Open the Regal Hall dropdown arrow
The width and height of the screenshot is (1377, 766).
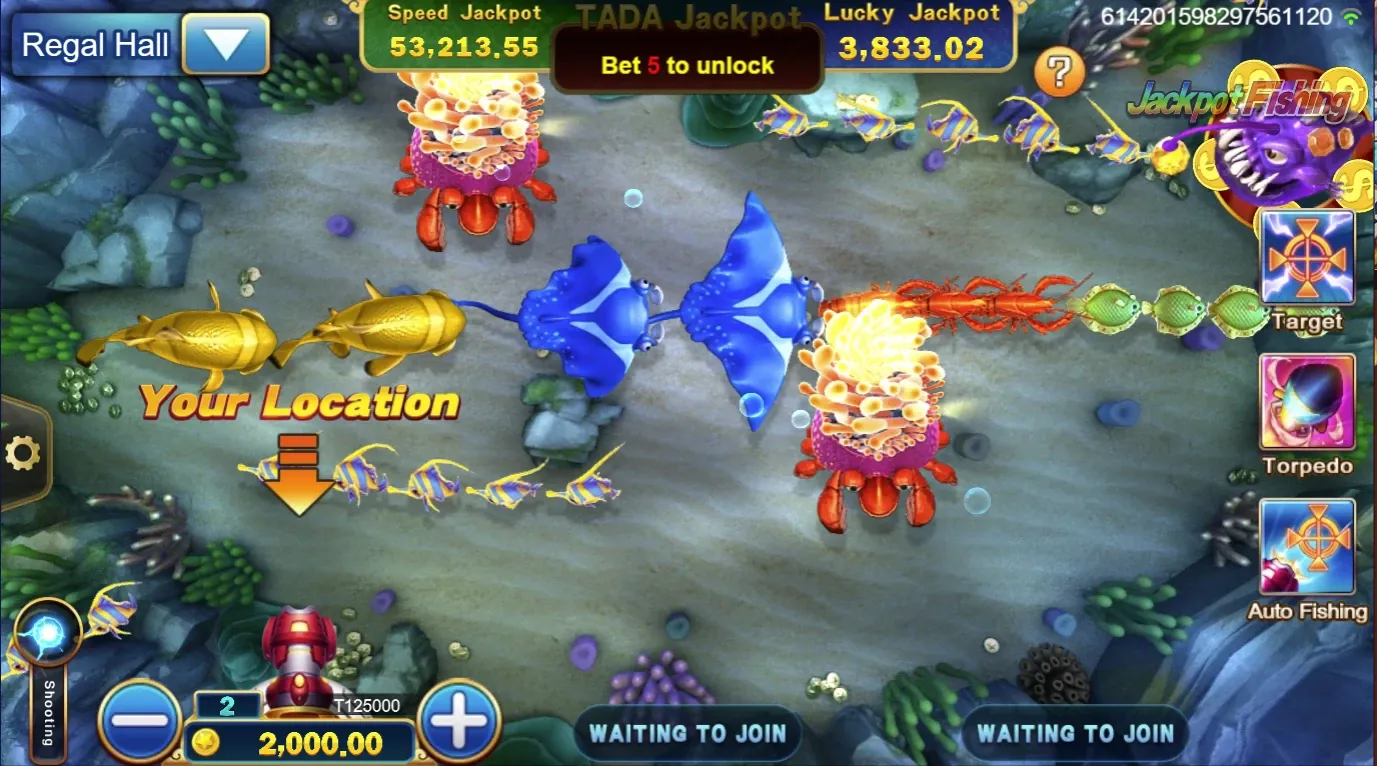225,45
